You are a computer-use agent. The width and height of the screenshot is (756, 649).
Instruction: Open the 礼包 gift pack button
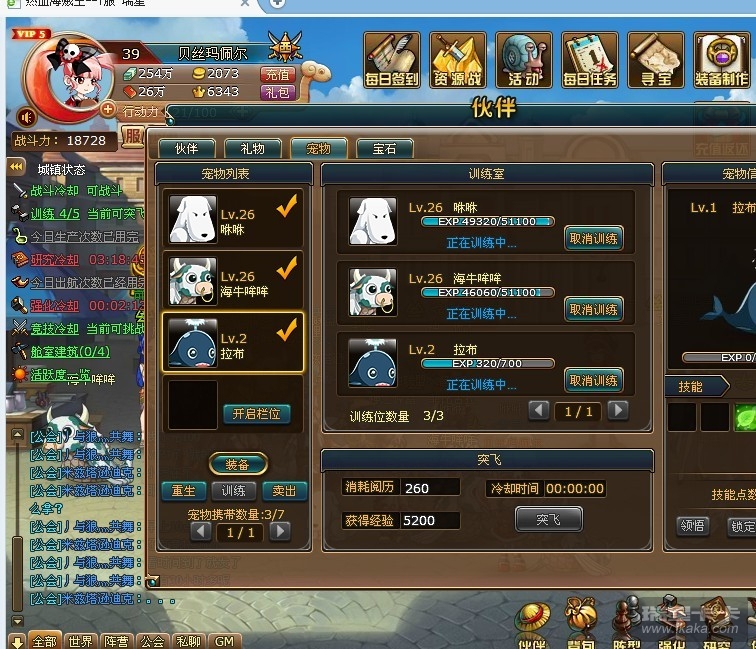tap(277, 92)
